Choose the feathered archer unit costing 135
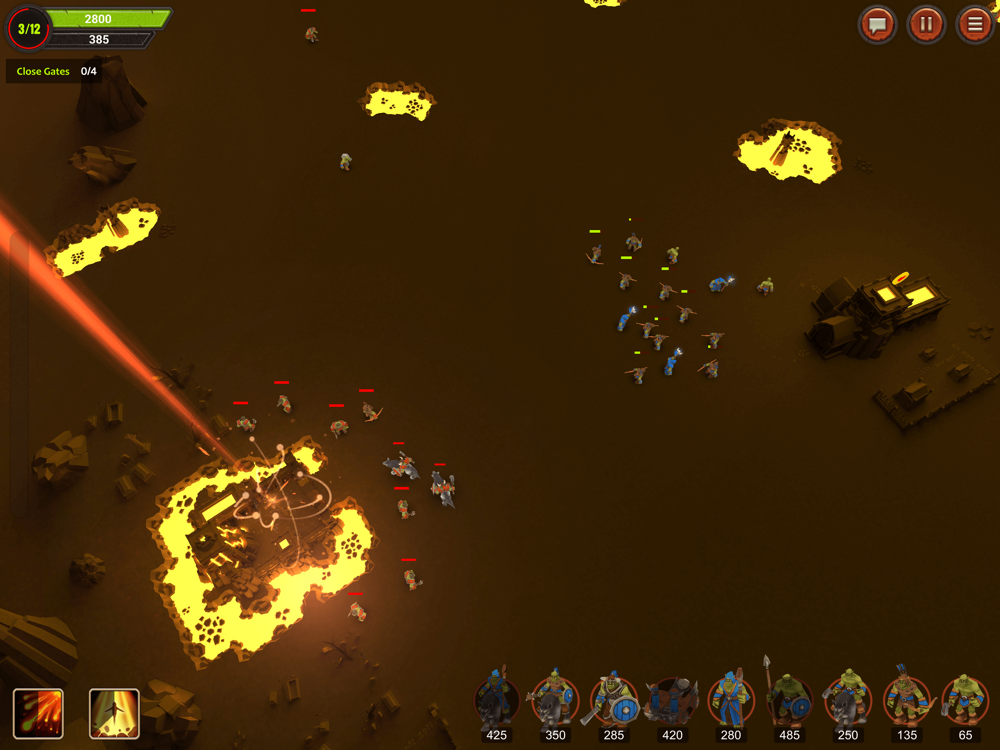This screenshot has height=750, width=1000. [x=906, y=700]
